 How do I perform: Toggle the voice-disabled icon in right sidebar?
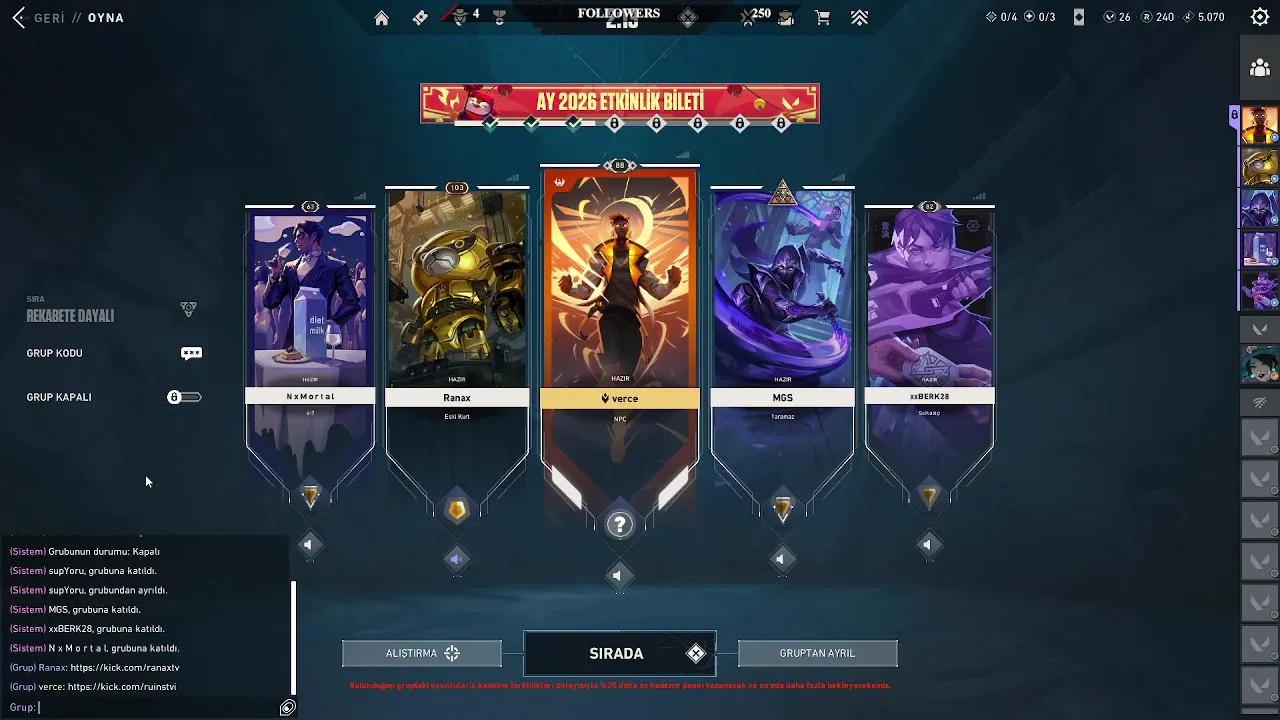1260,401
